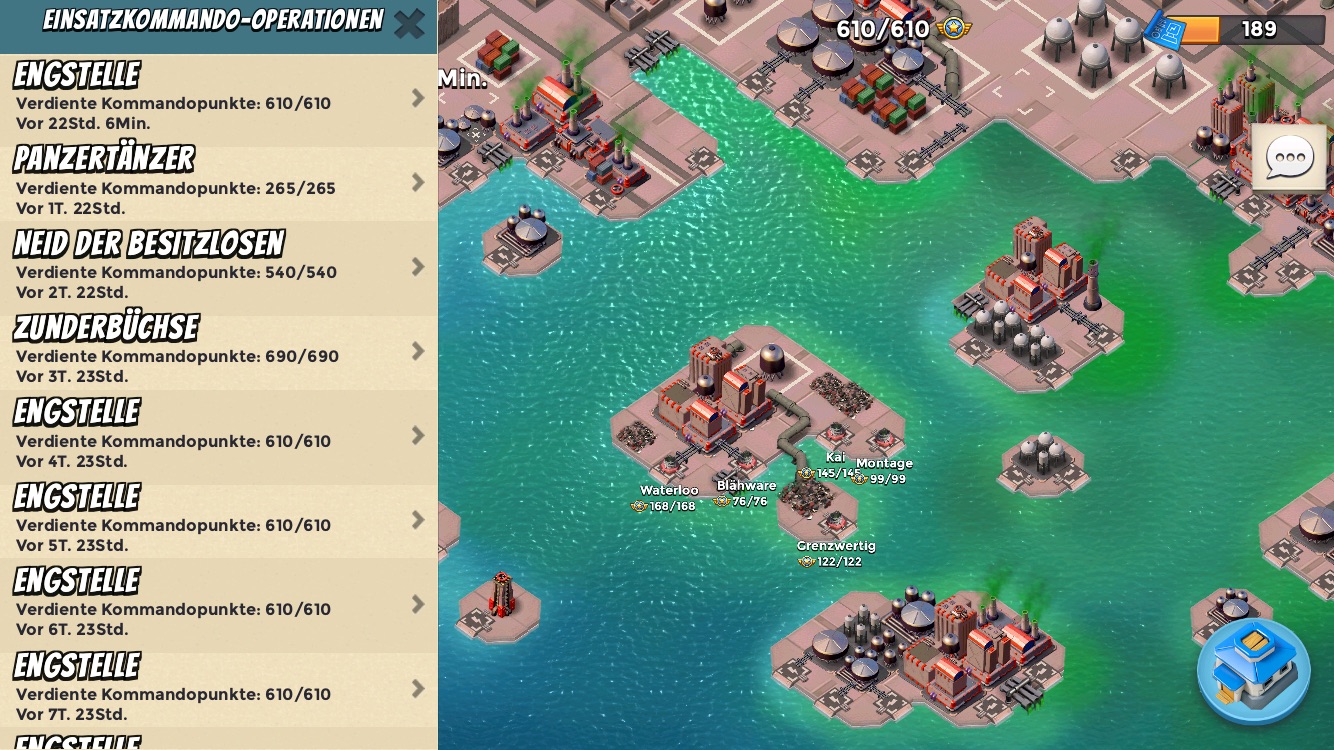Choose the Zunderbüchse operation entry
Image resolution: width=1334 pixels, height=750 pixels.
pyautogui.click(x=218, y=352)
